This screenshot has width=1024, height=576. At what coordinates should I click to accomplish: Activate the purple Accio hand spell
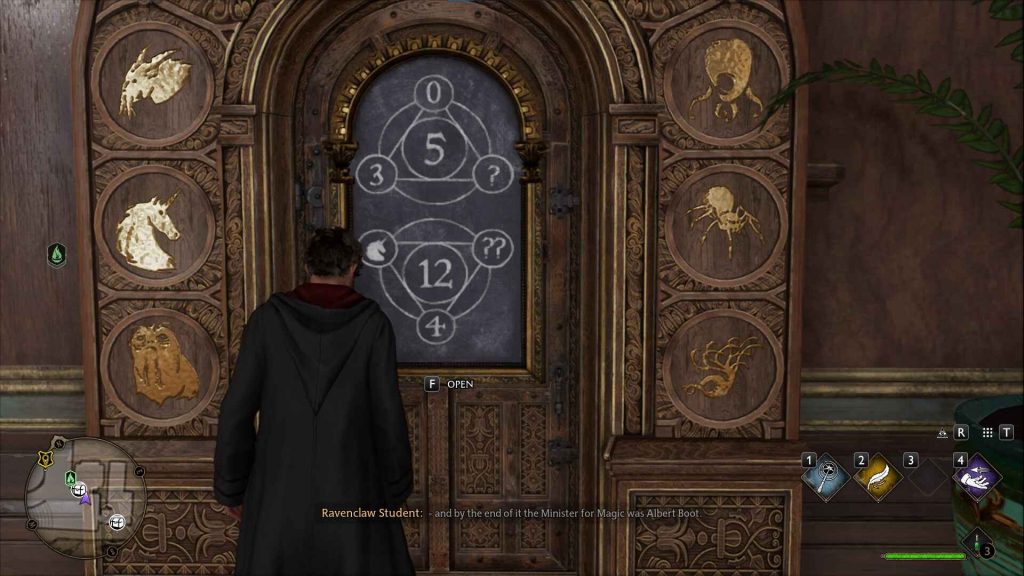[x=977, y=477]
